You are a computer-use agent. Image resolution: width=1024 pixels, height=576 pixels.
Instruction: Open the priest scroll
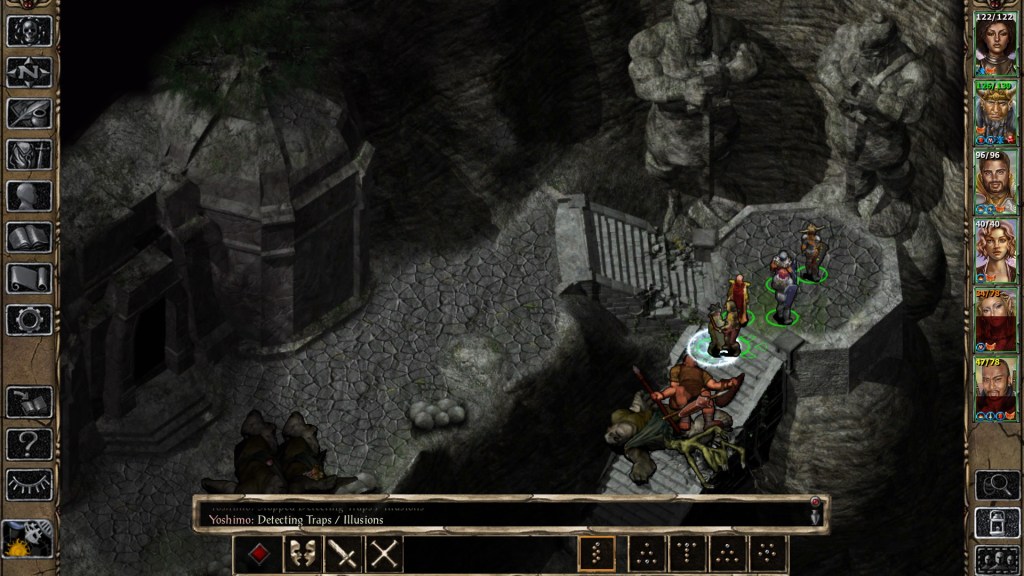coord(29,279)
